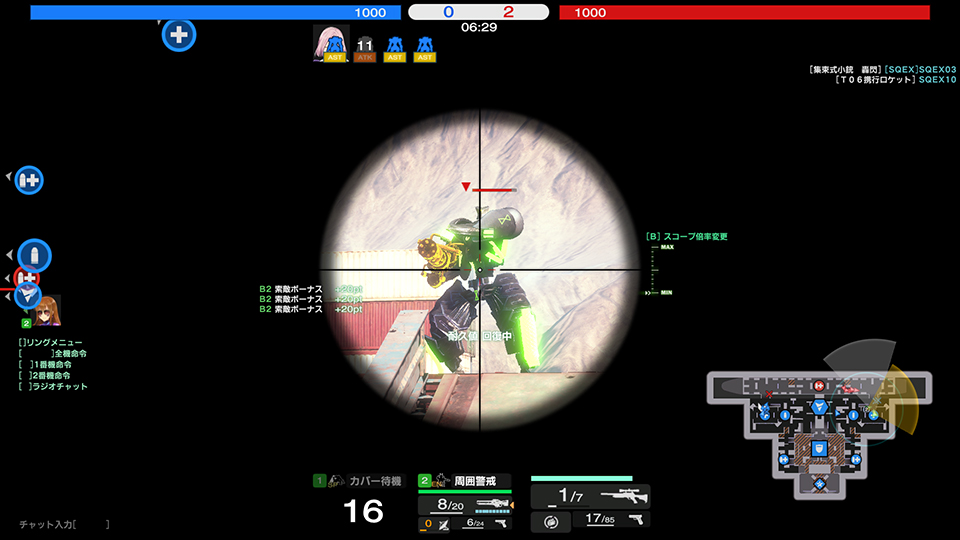Select squad member 2 周囲警戒 order
Screen dimensions: 960x540
coord(465,481)
